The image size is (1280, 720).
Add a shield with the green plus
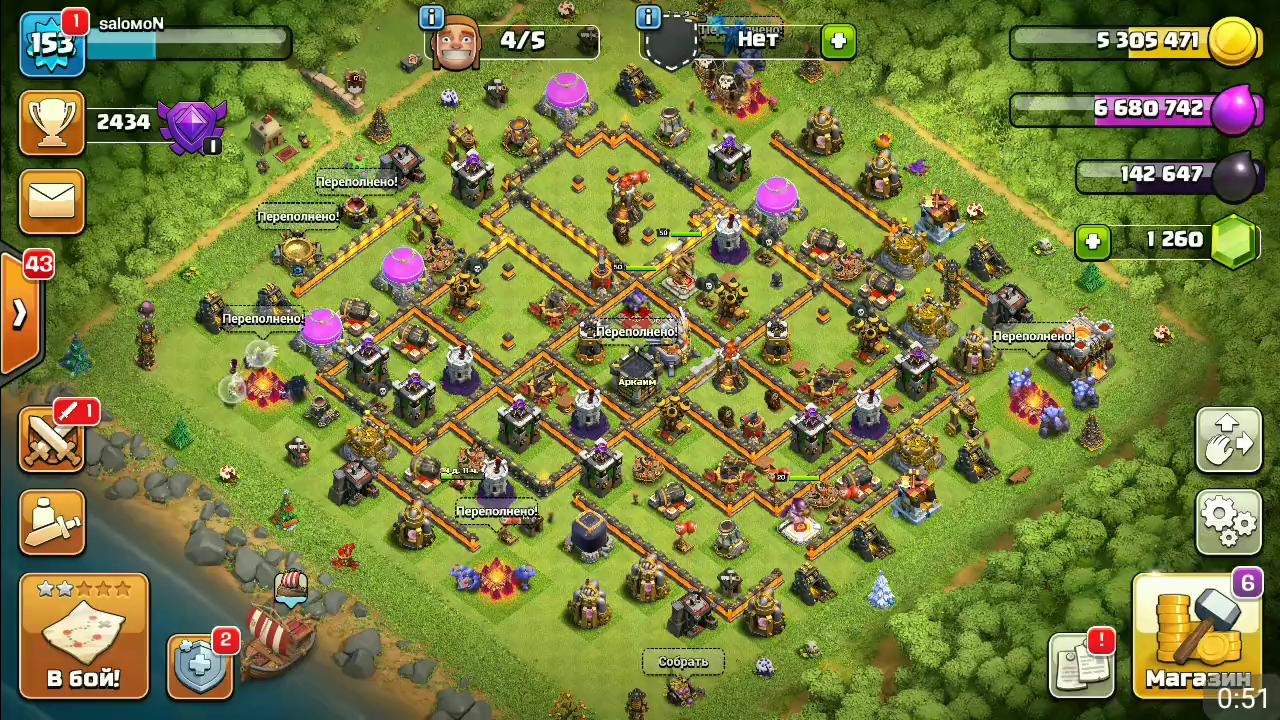point(837,42)
